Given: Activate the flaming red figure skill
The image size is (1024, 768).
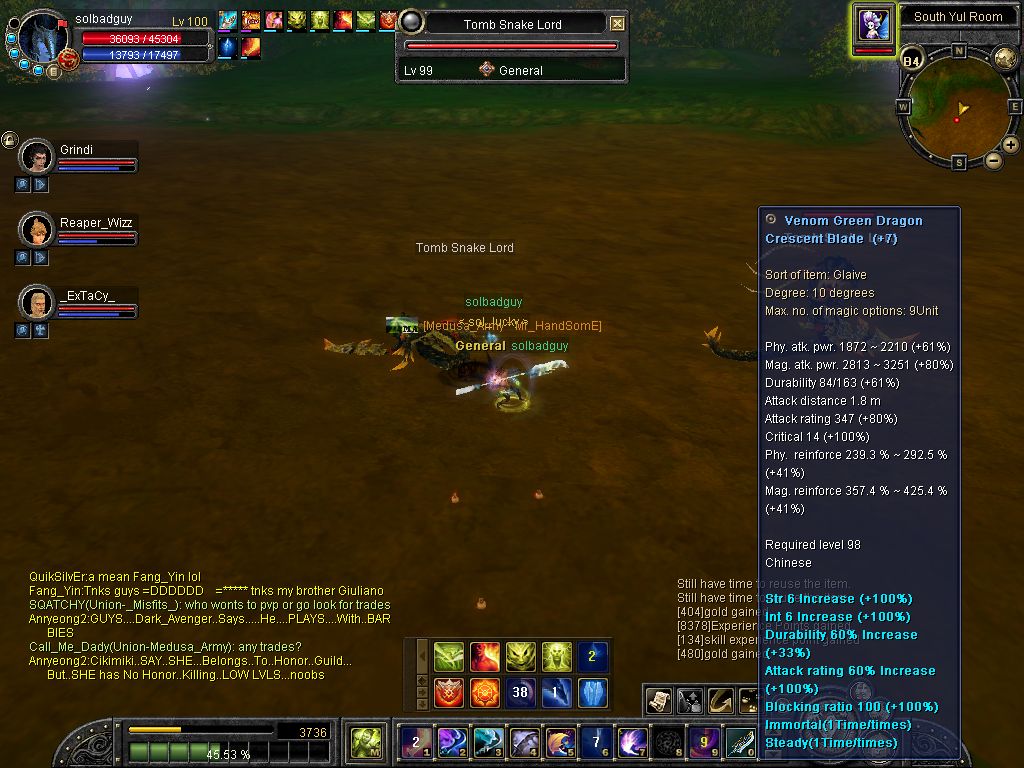Looking at the screenshot, I should coord(484,656).
